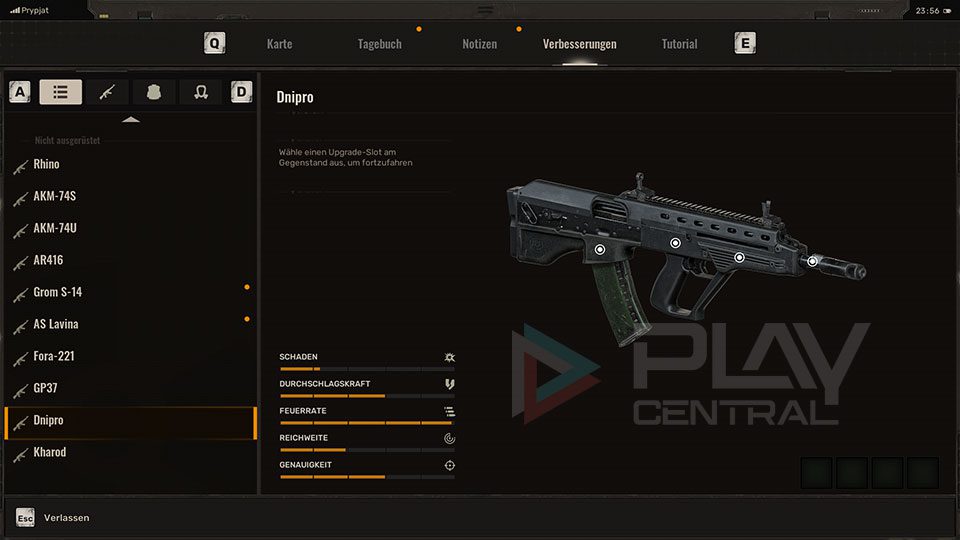
Task: Select Grom S-14 weapon
Action: click(x=57, y=292)
